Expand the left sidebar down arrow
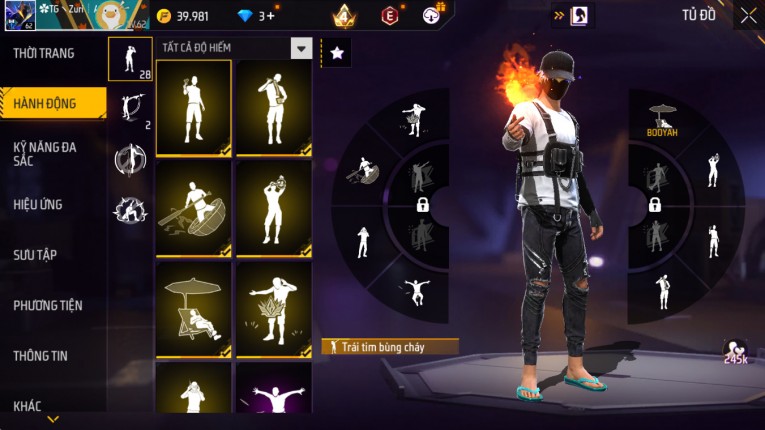765x430 pixels. [x=53, y=419]
